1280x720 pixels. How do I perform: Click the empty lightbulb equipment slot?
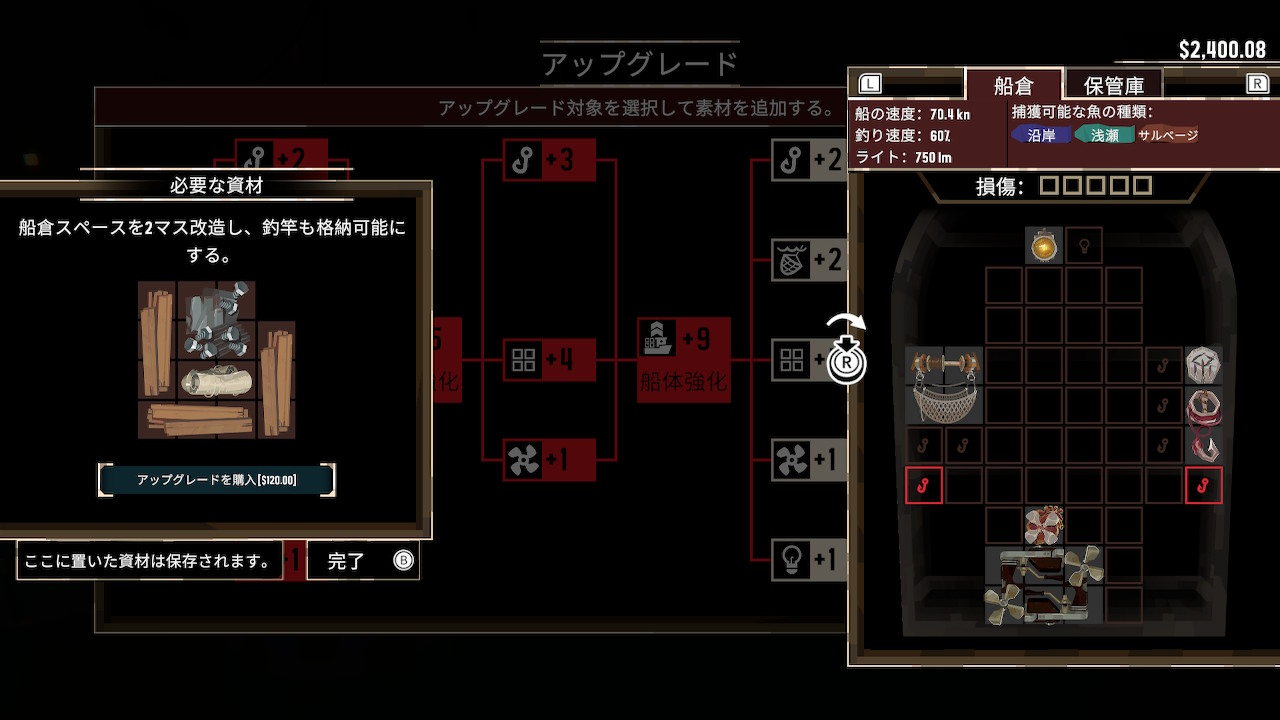coord(1084,246)
